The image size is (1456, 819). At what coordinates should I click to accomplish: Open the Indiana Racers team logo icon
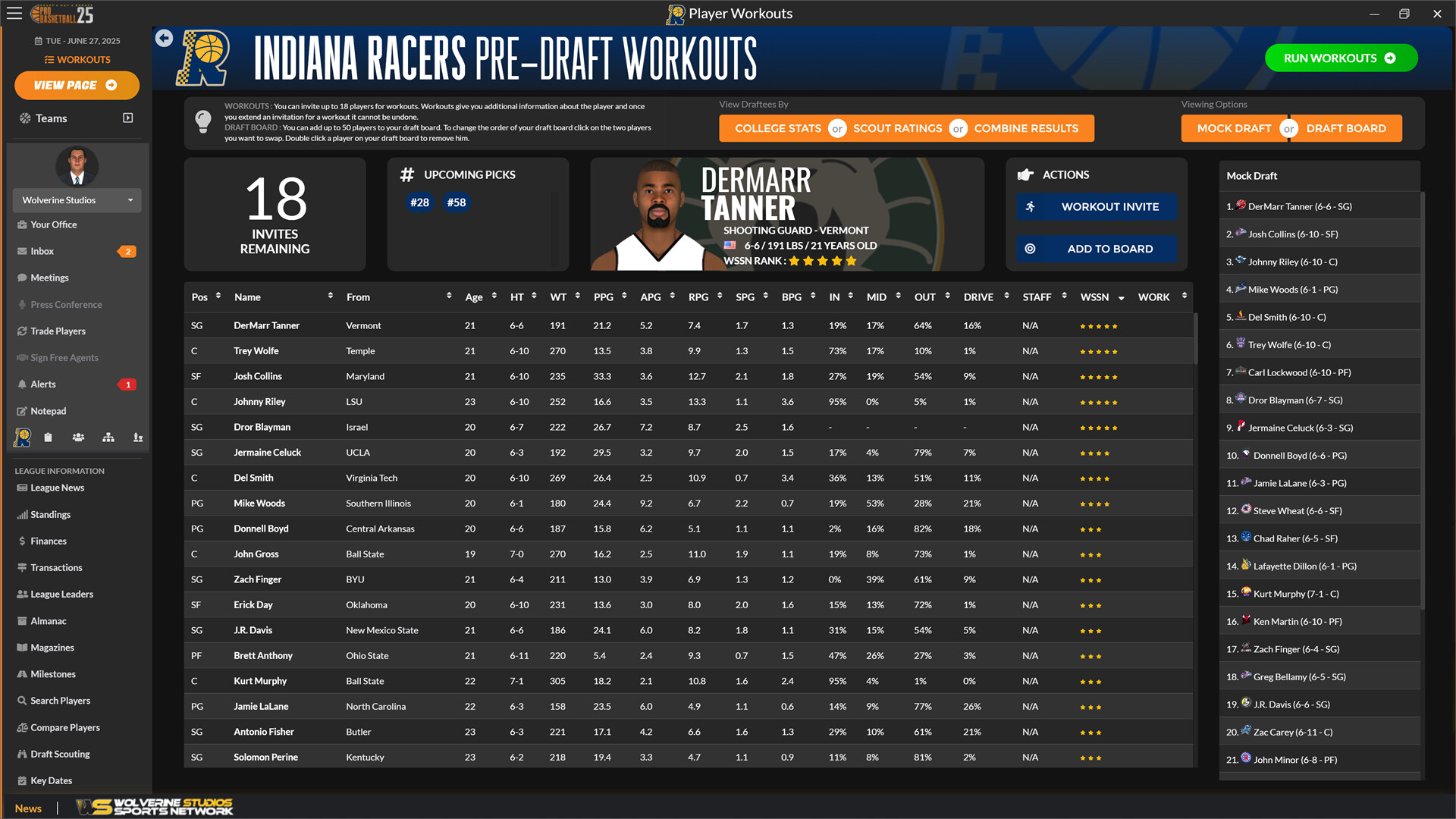point(23,438)
